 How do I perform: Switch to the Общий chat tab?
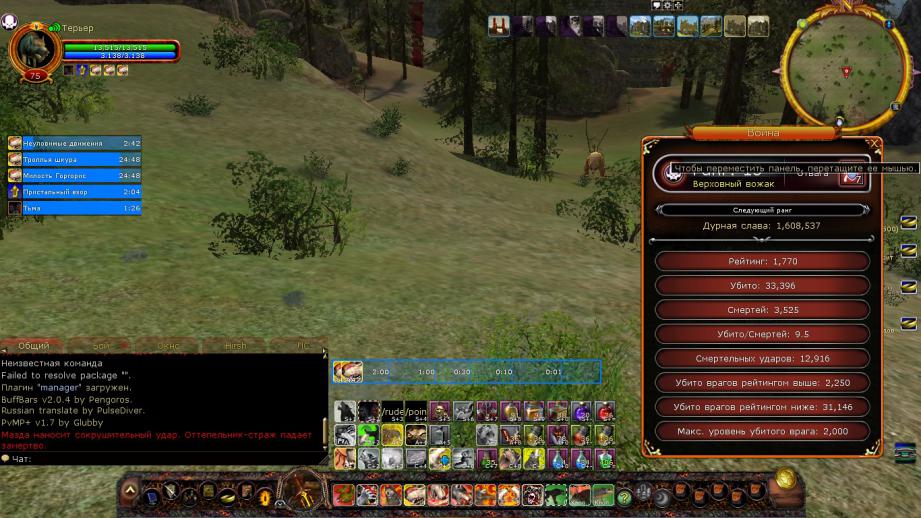(33, 346)
